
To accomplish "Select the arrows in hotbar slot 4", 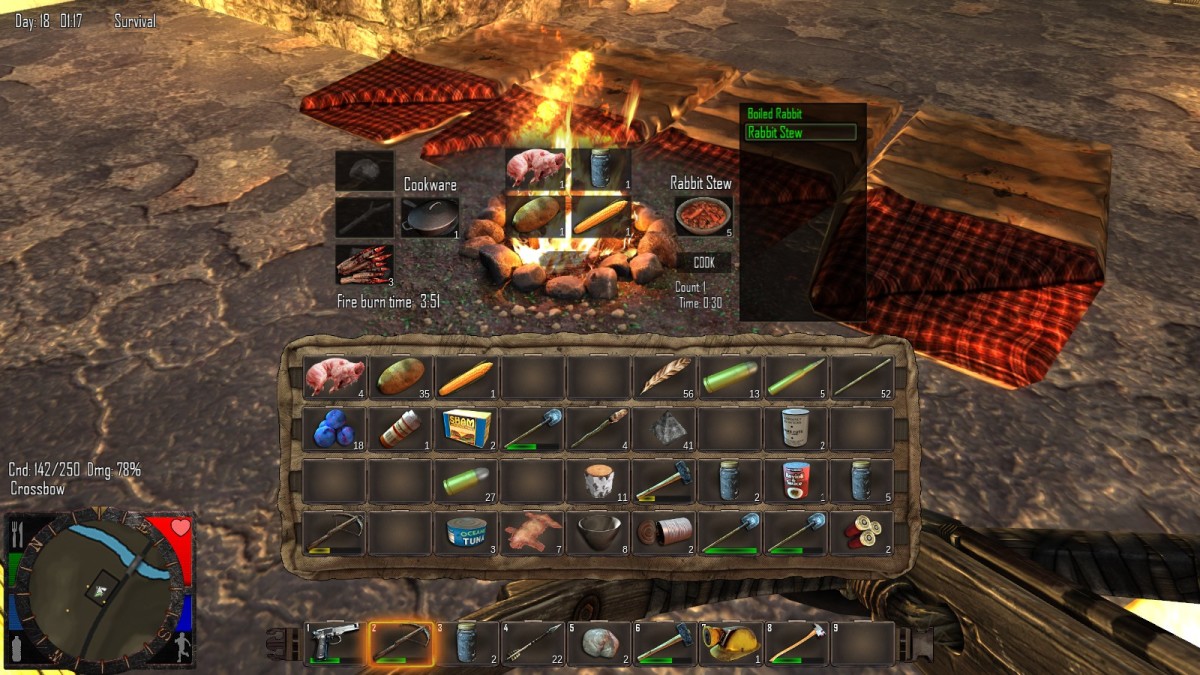I will tap(532, 643).
